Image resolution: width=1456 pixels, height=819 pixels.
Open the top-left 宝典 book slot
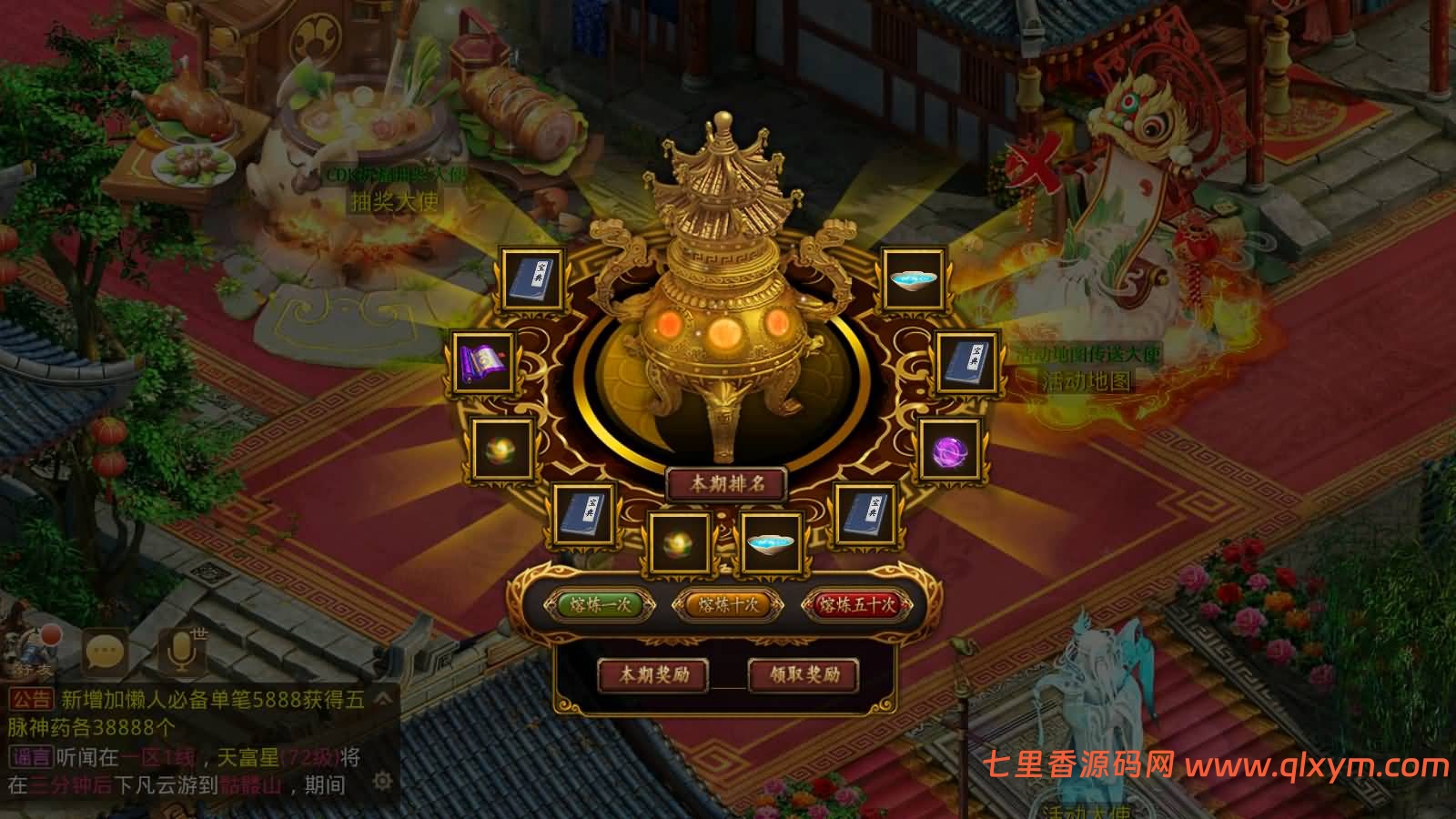pos(533,277)
